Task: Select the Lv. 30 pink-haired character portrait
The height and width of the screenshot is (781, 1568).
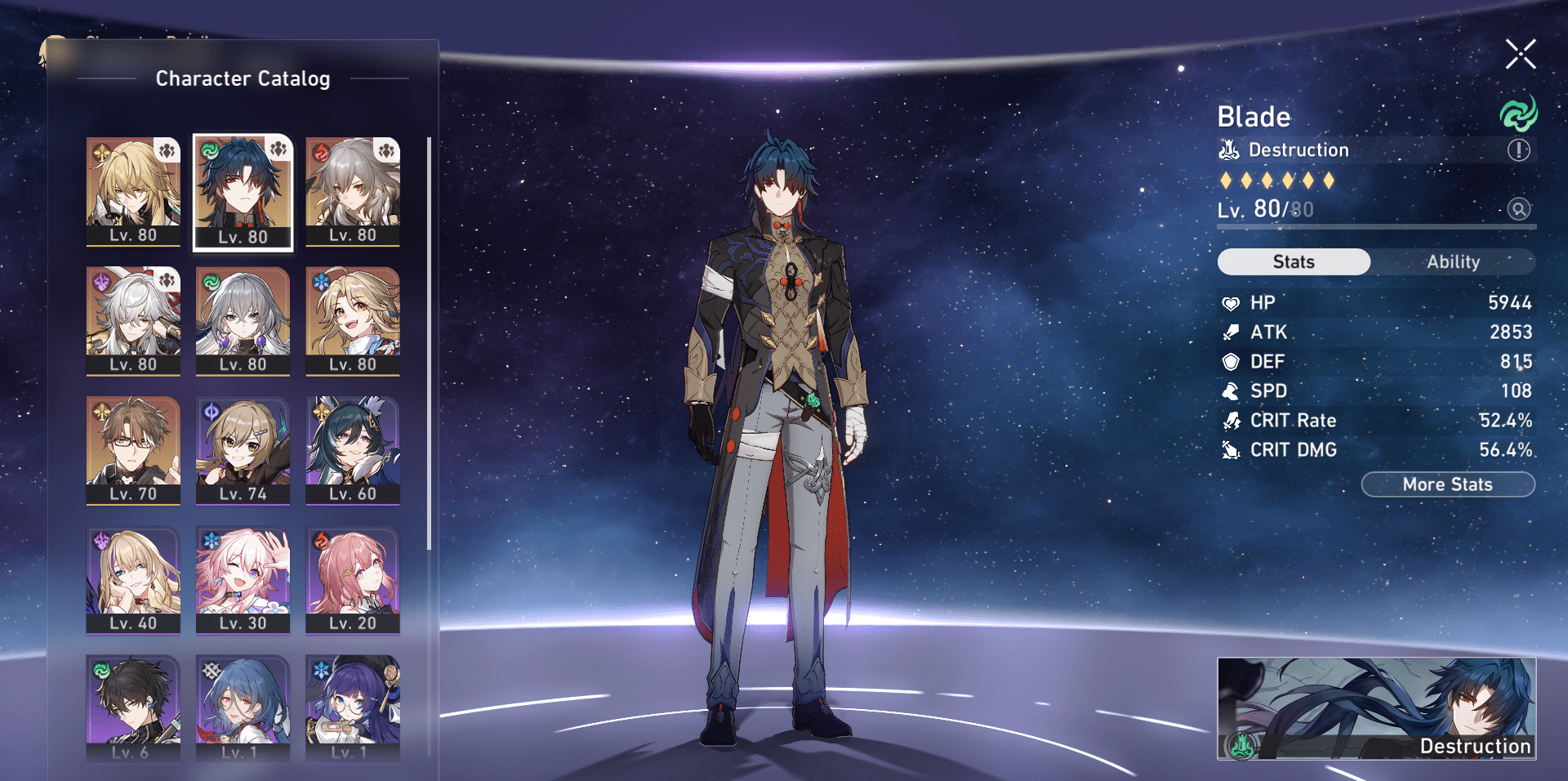Action: (243, 580)
